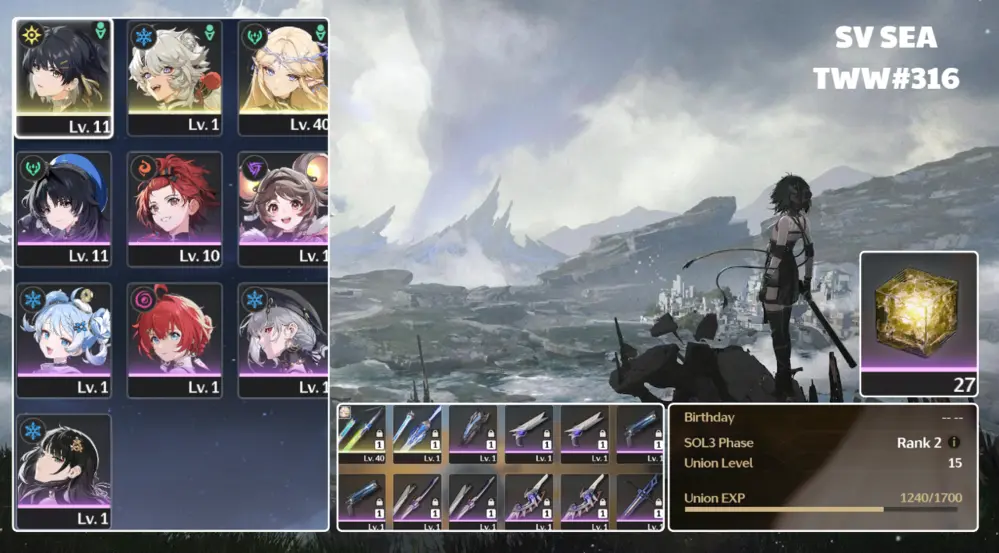This screenshot has height=553, width=999.
Task: Select the Lv. 40 green sword weapon
Action: tap(362, 434)
